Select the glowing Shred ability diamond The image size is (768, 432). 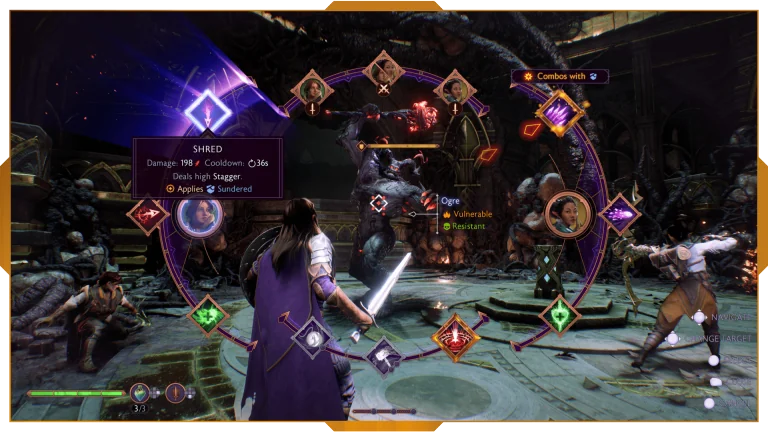tap(210, 110)
